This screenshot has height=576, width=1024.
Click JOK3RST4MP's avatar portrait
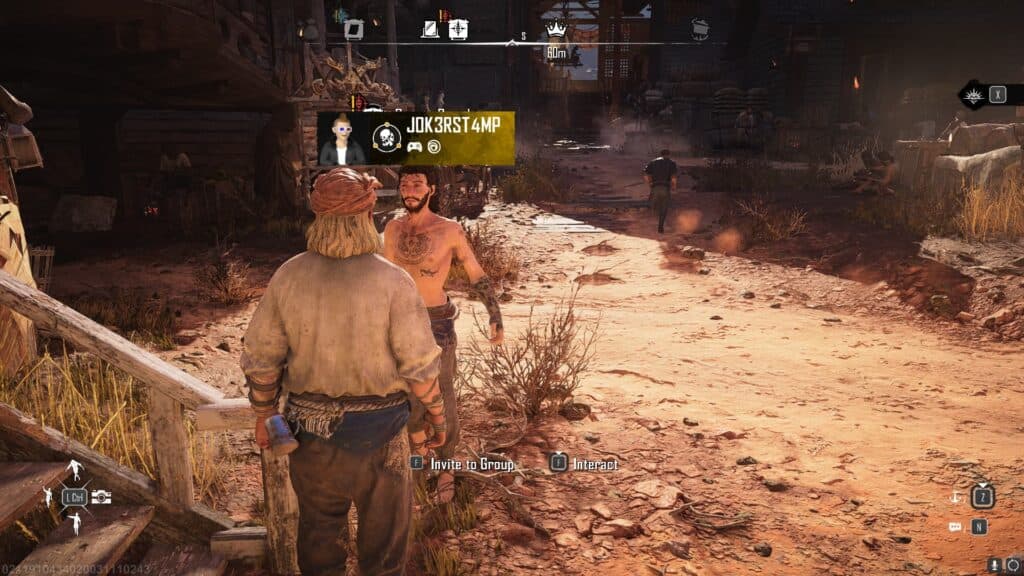tap(342, 139)
